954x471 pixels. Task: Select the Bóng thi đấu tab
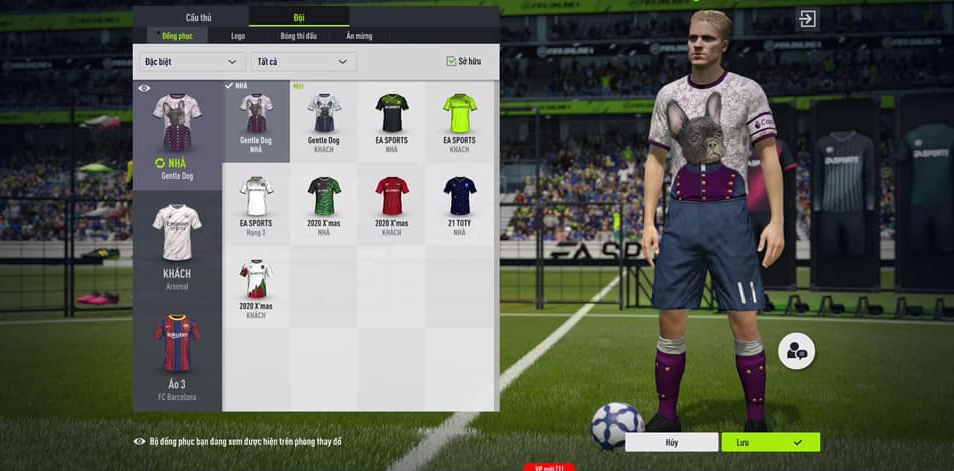pos(298,36)
